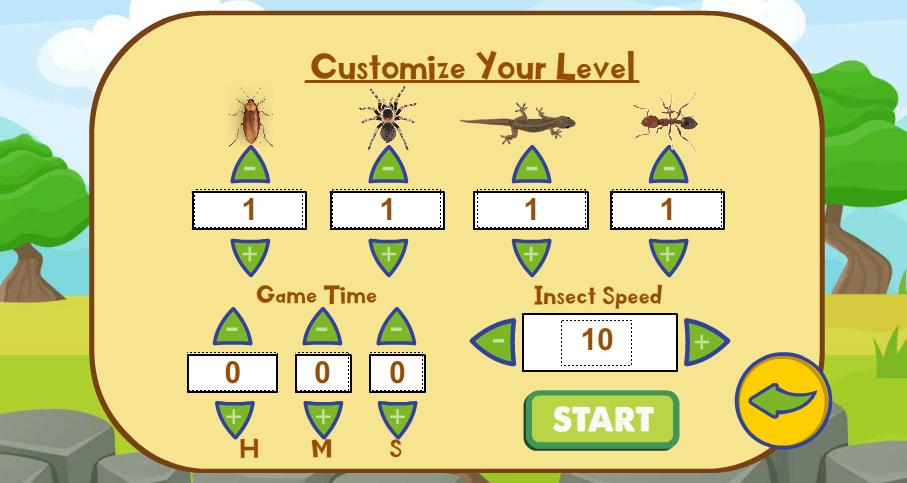The image size is (907, 483).
Task: Select the cockroach count input box
Action: [249, 211]
